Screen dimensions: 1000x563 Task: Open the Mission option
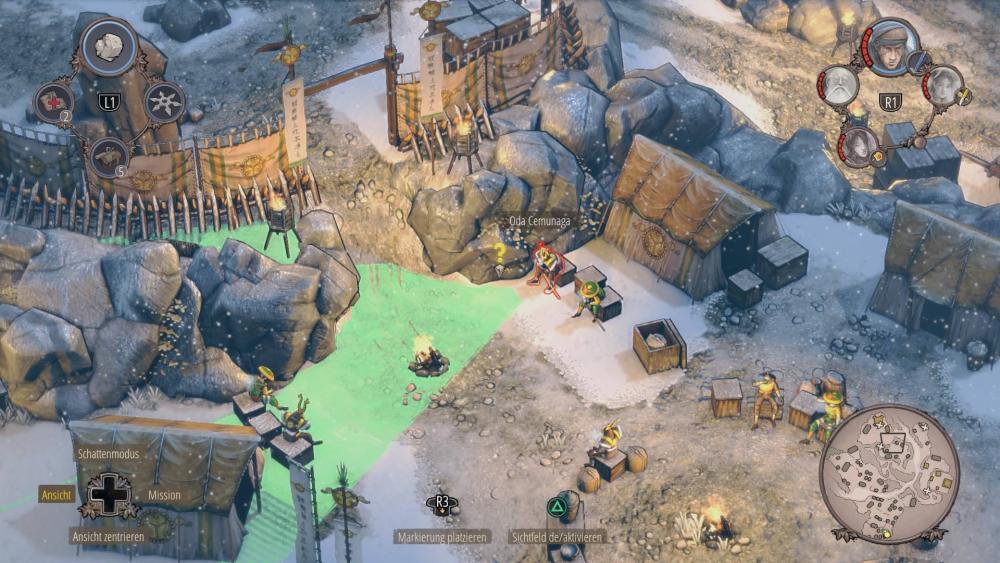pyautogui.click(x=164, y=494)
